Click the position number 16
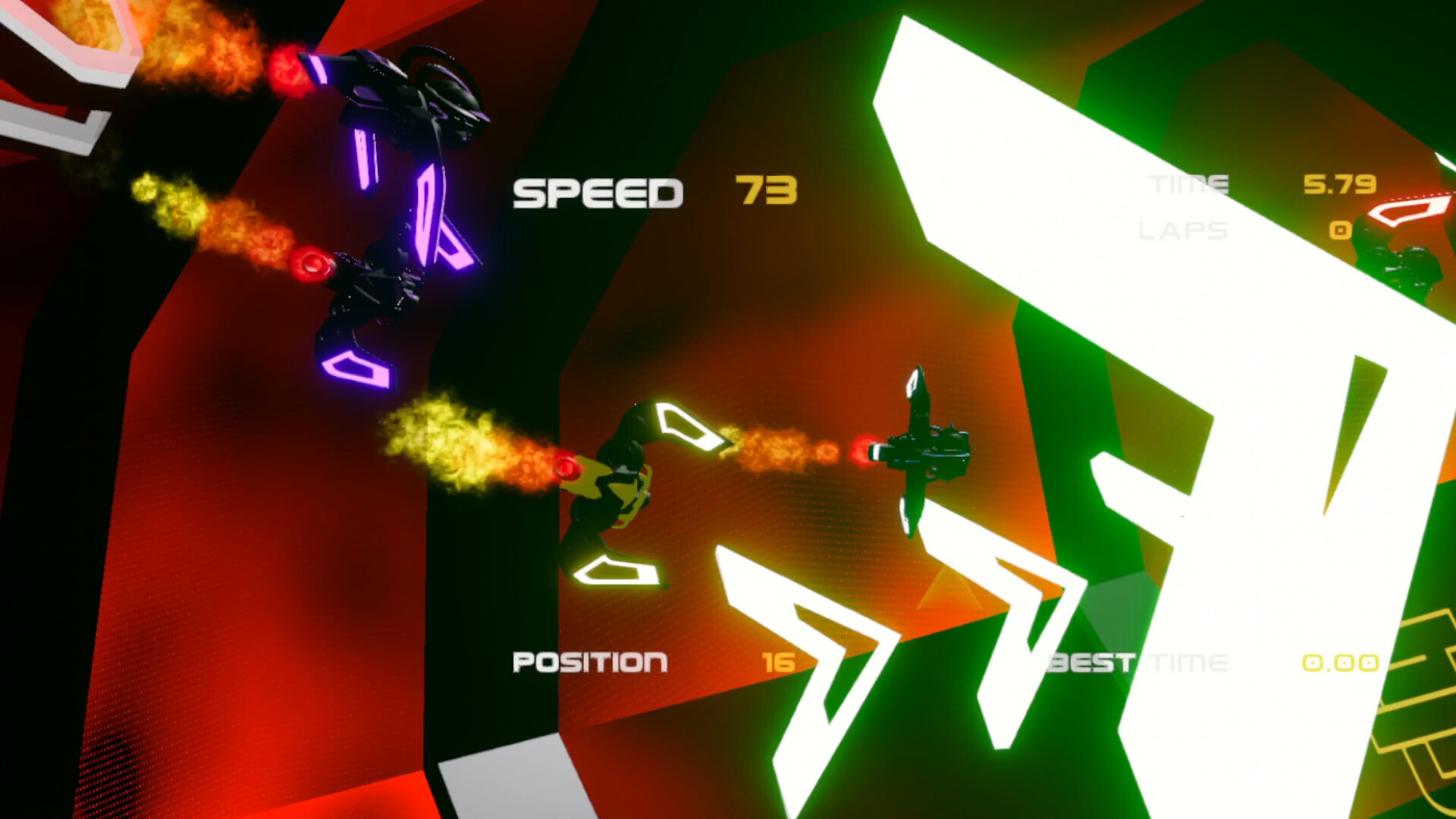This screenshot has height=819, width=1456. [781, 662]
